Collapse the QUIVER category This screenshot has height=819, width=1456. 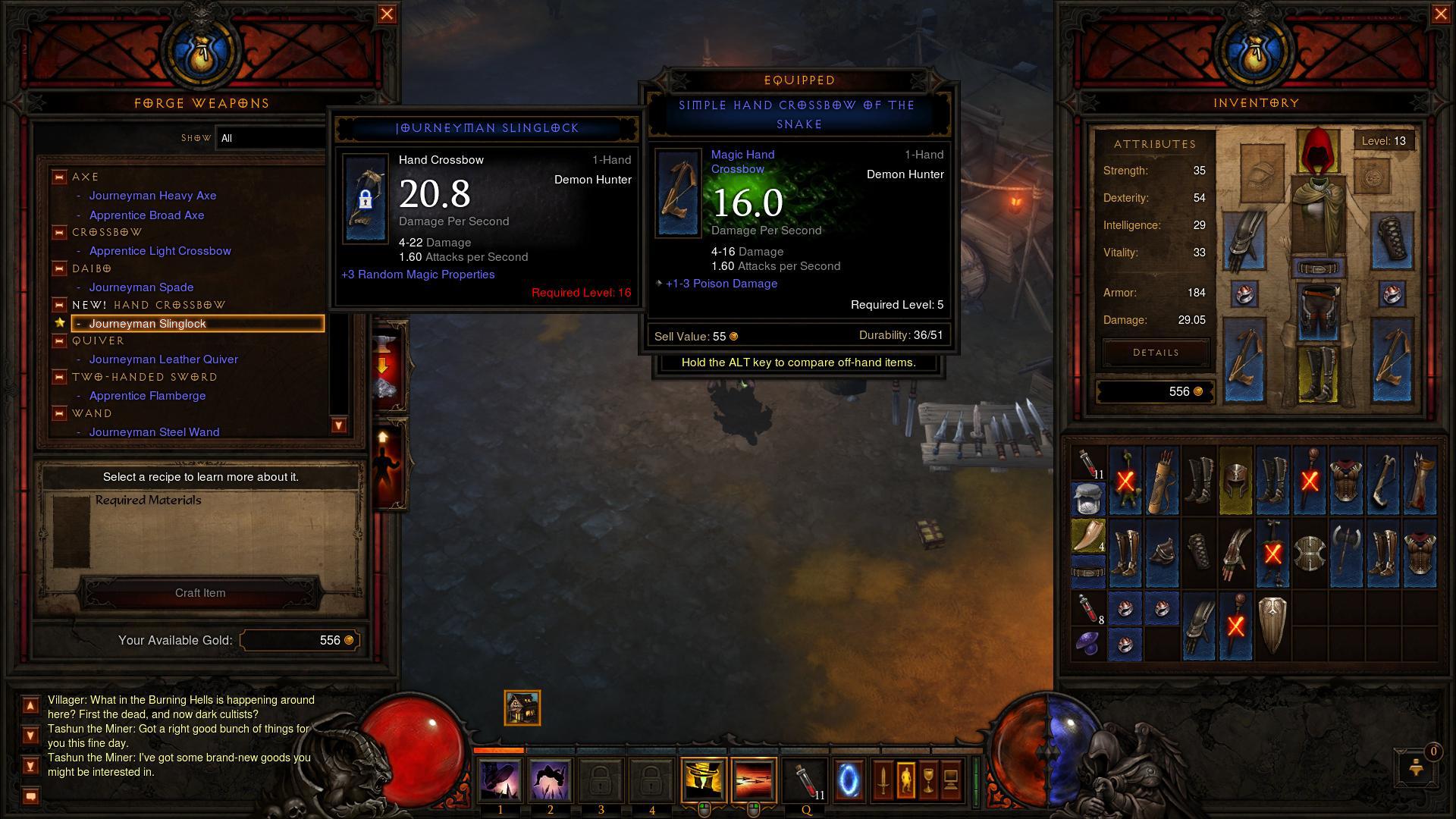58,341
